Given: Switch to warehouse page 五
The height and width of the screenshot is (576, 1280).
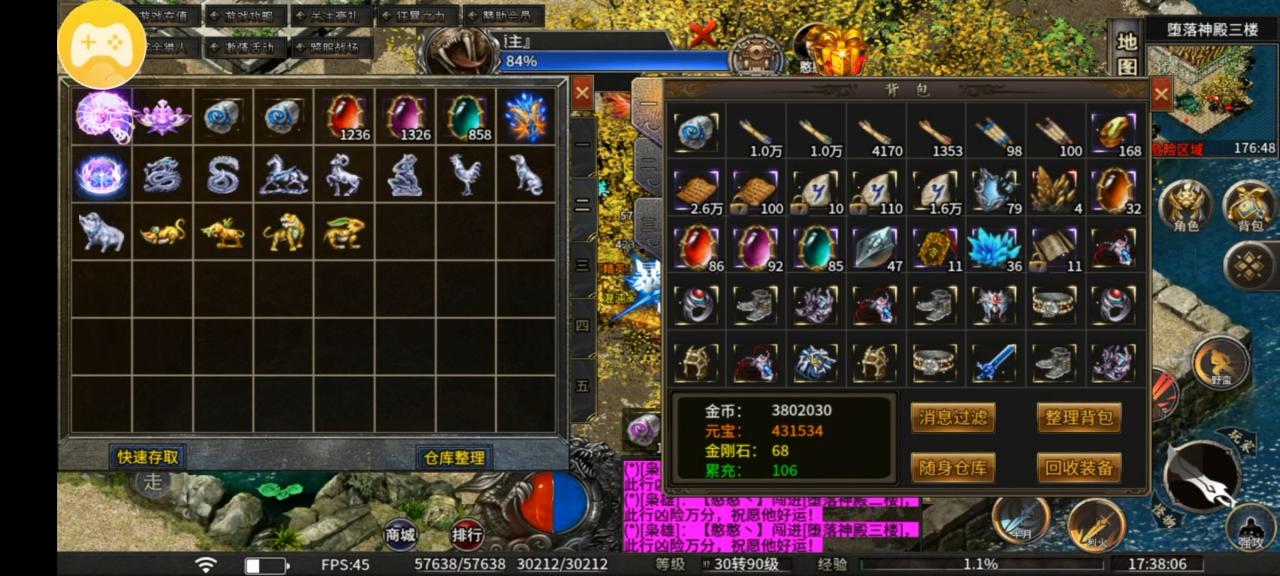Looking at the screenshot, I should pos(582,385).
